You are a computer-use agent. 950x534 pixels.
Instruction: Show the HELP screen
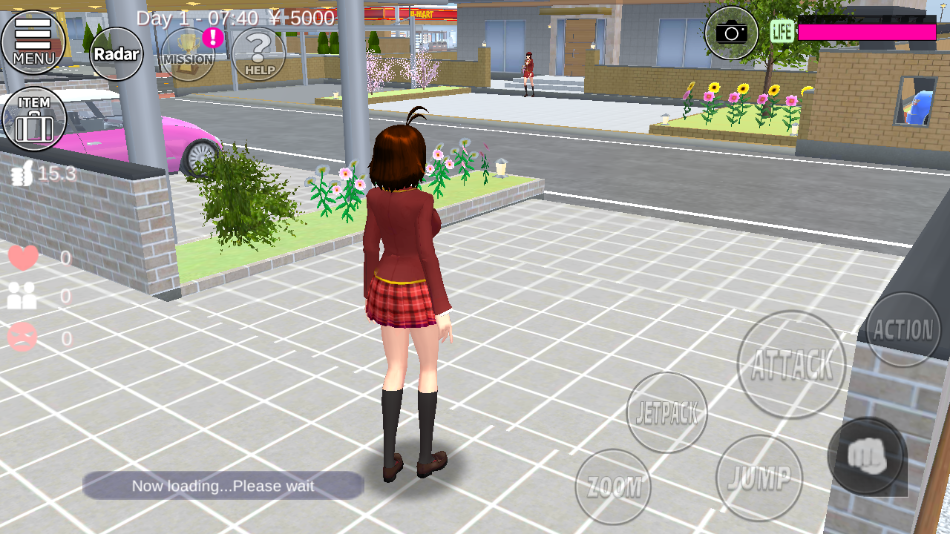pos(259,53)
